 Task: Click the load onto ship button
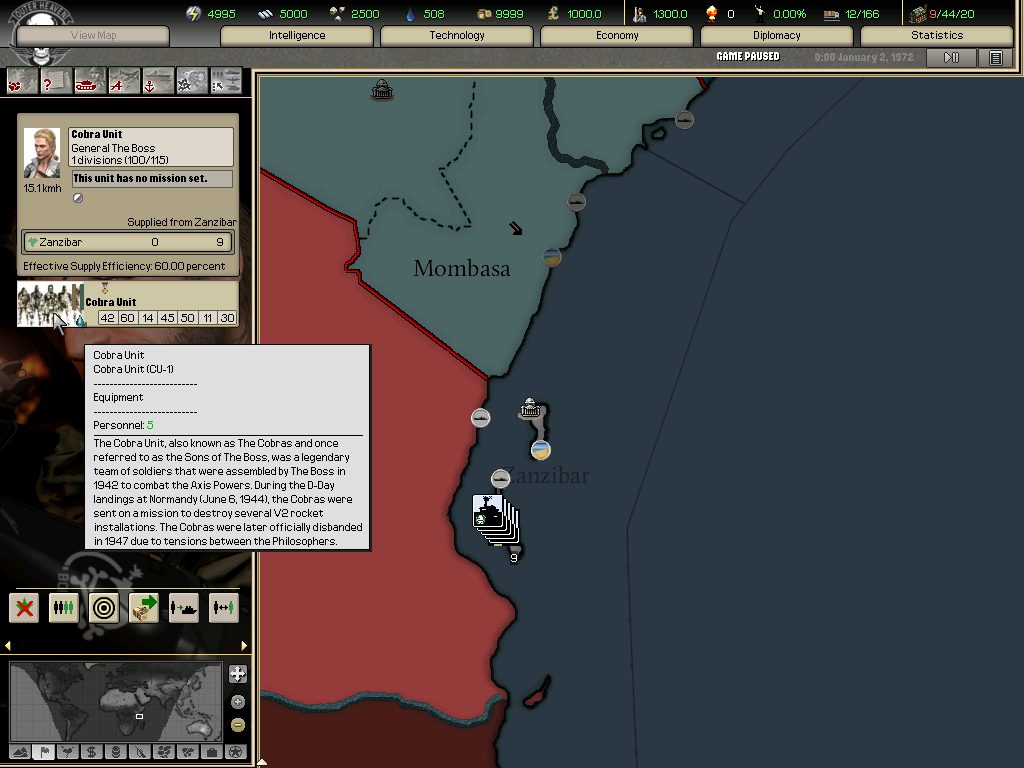184,607
